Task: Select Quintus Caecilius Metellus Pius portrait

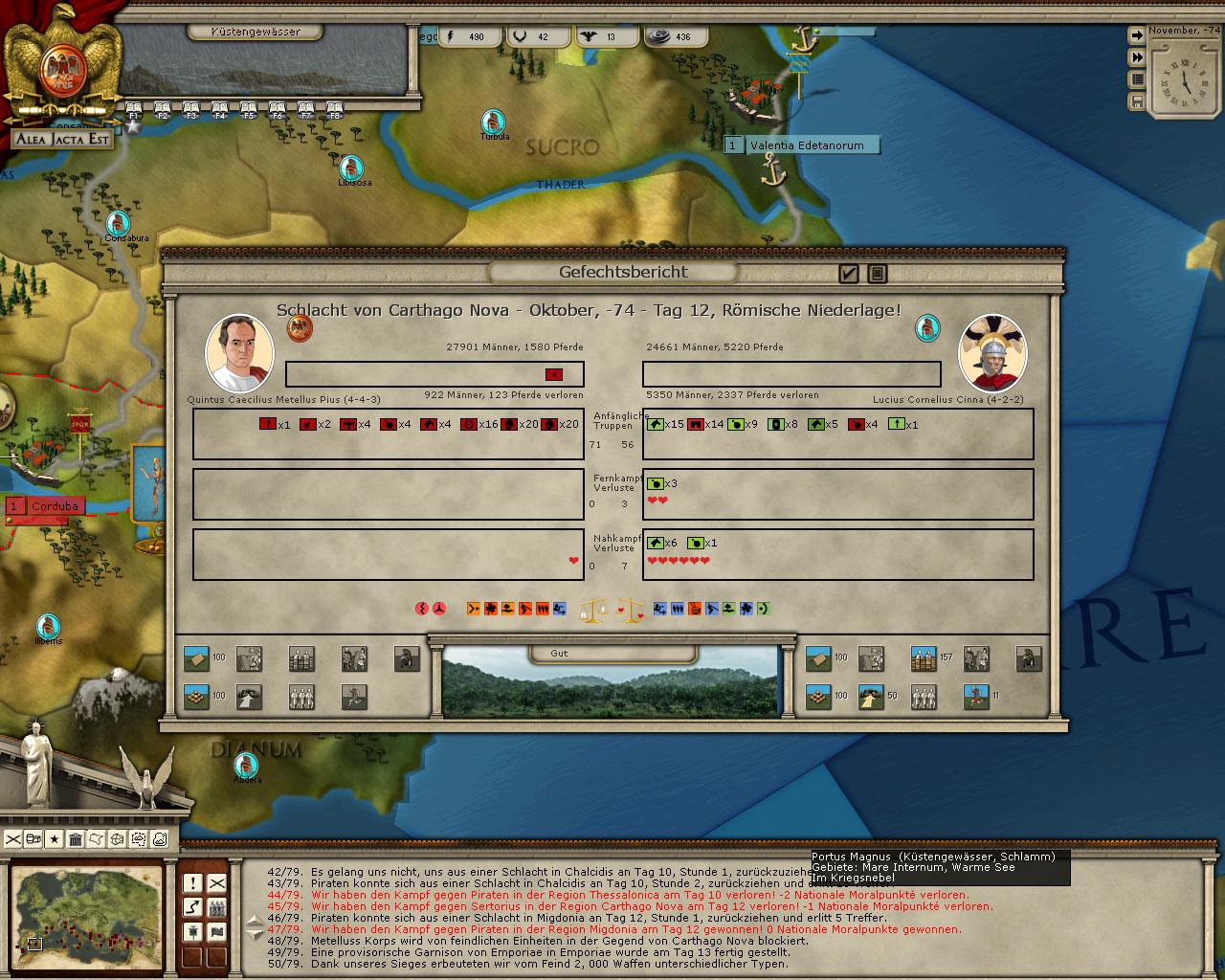Action: click(x=239, y=352)
